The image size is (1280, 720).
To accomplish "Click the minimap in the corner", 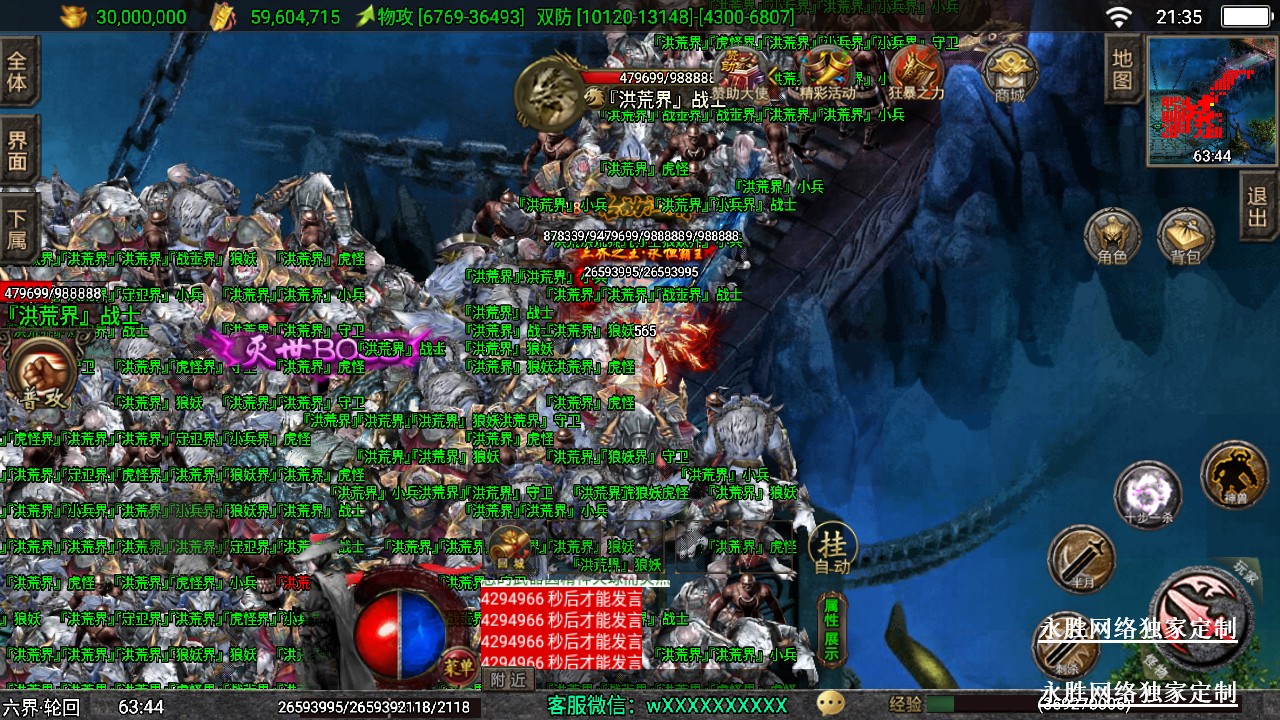I will [1212, 101].
